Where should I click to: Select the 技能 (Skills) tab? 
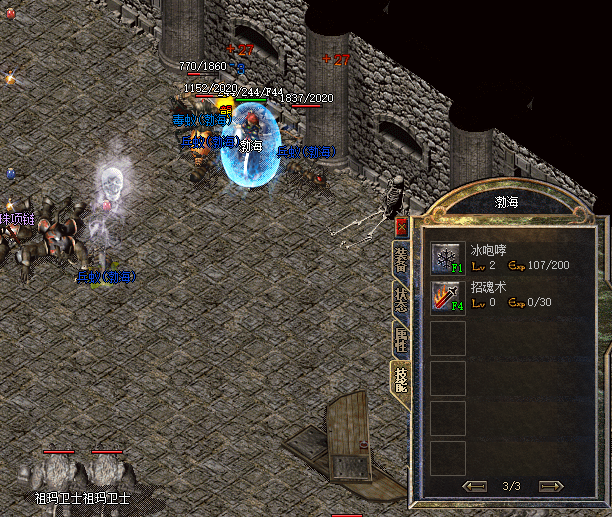click(401, 379)
